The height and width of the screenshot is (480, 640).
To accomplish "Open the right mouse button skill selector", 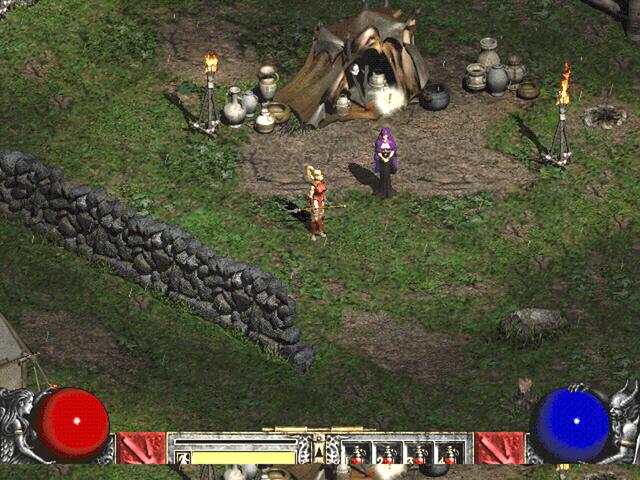I will click(x=499, y=448).
